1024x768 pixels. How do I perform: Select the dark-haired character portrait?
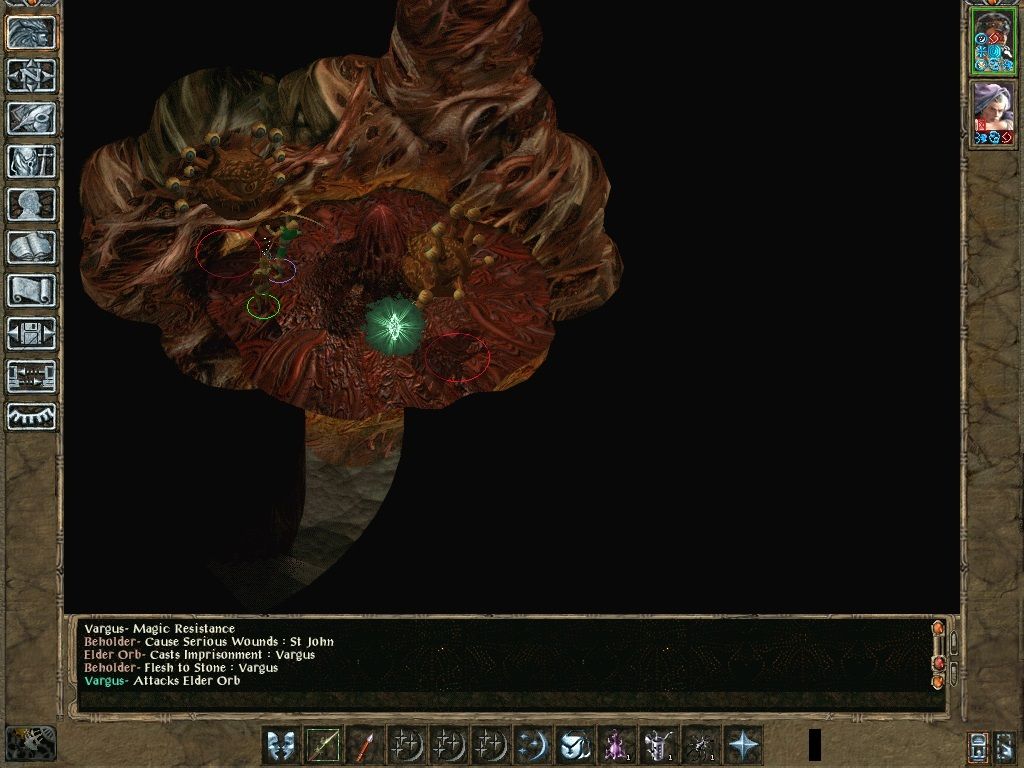[993, 41]
